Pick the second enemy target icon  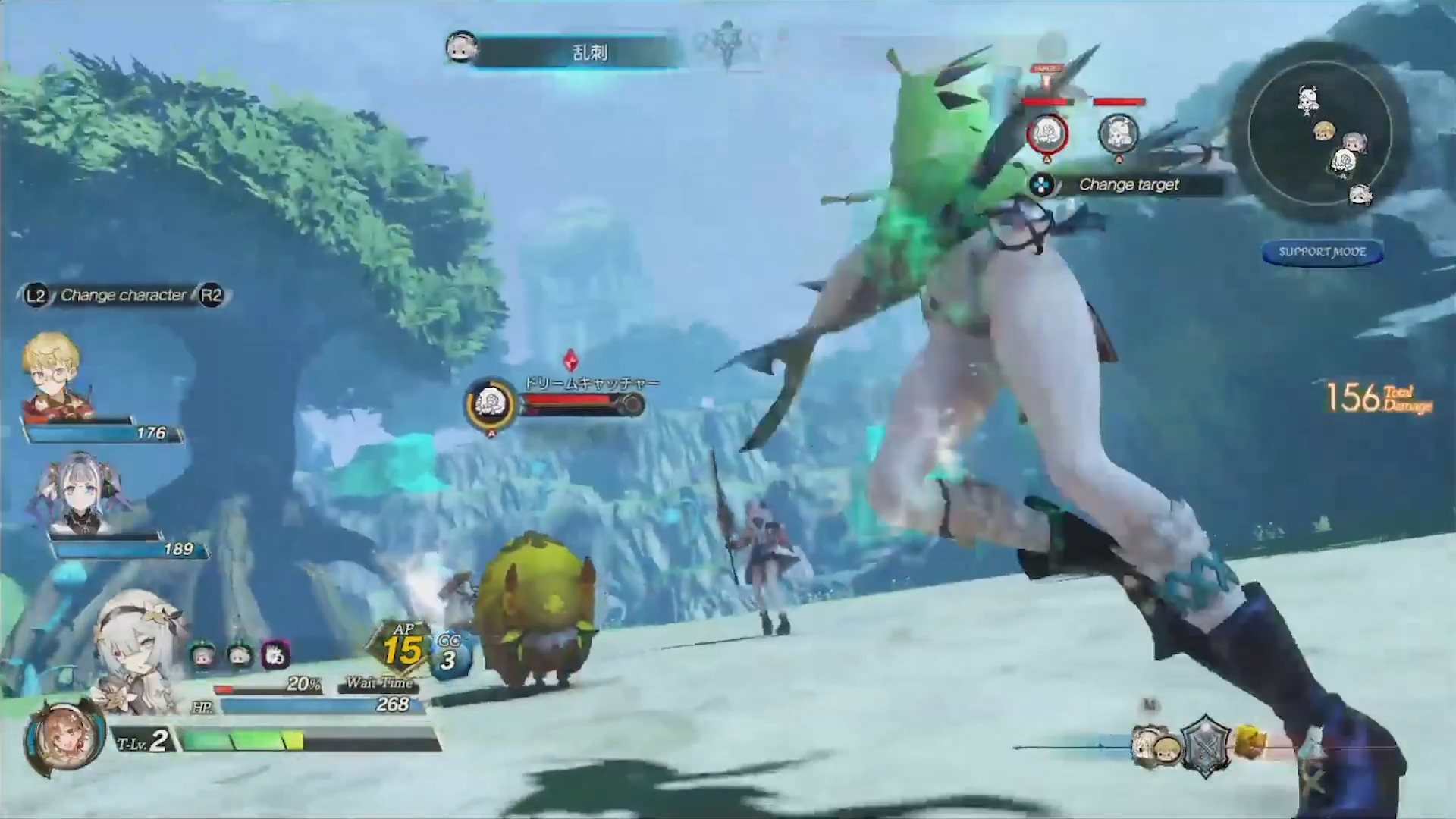pos(1118,134)
